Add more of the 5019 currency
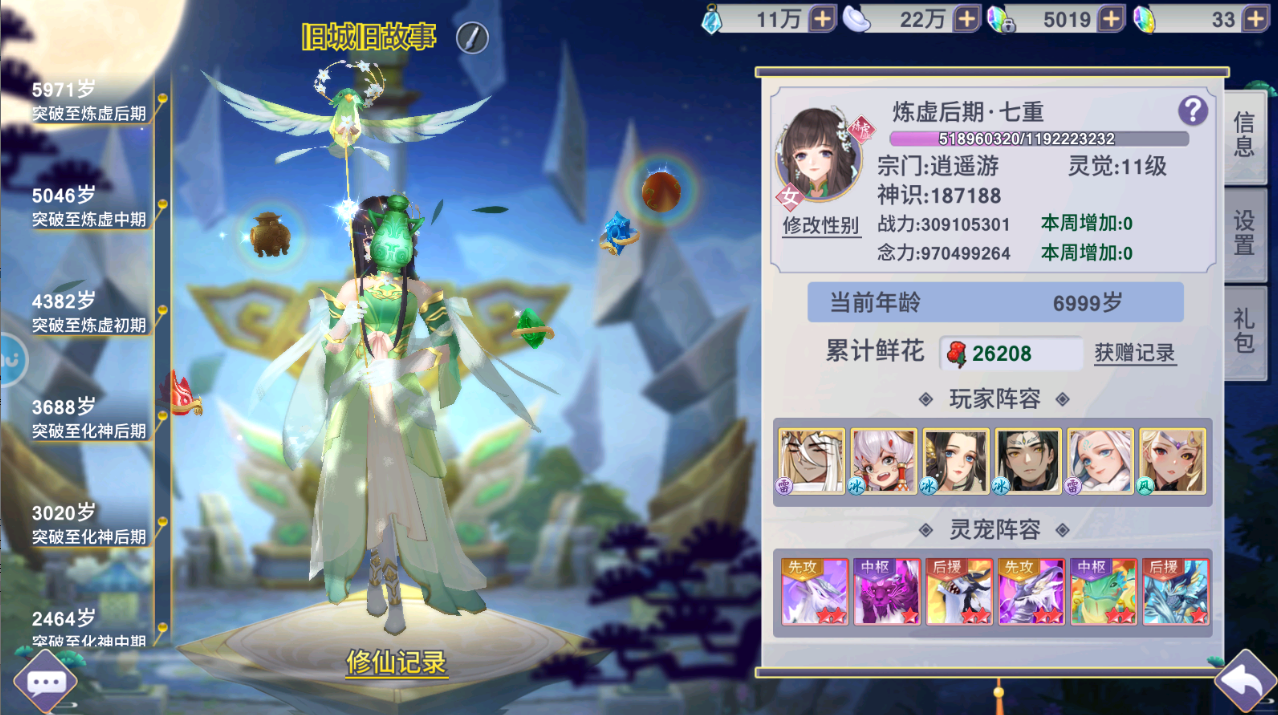 [1111, 19]
